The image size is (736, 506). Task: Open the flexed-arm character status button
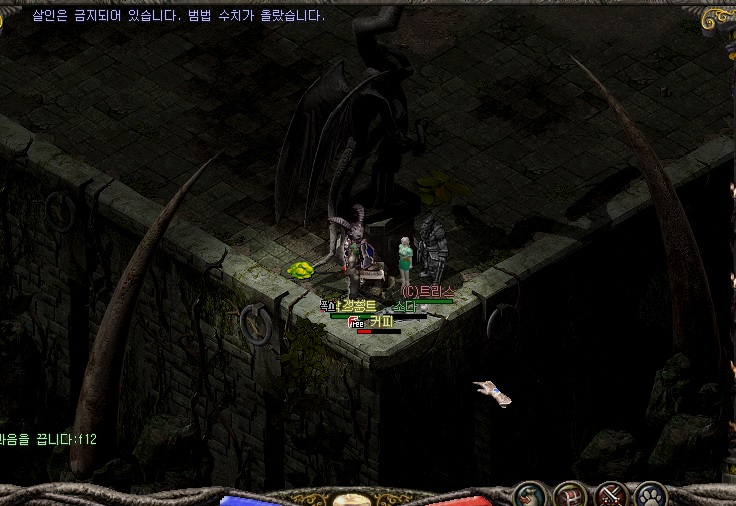pyautogui.click(x=531, y=495)
